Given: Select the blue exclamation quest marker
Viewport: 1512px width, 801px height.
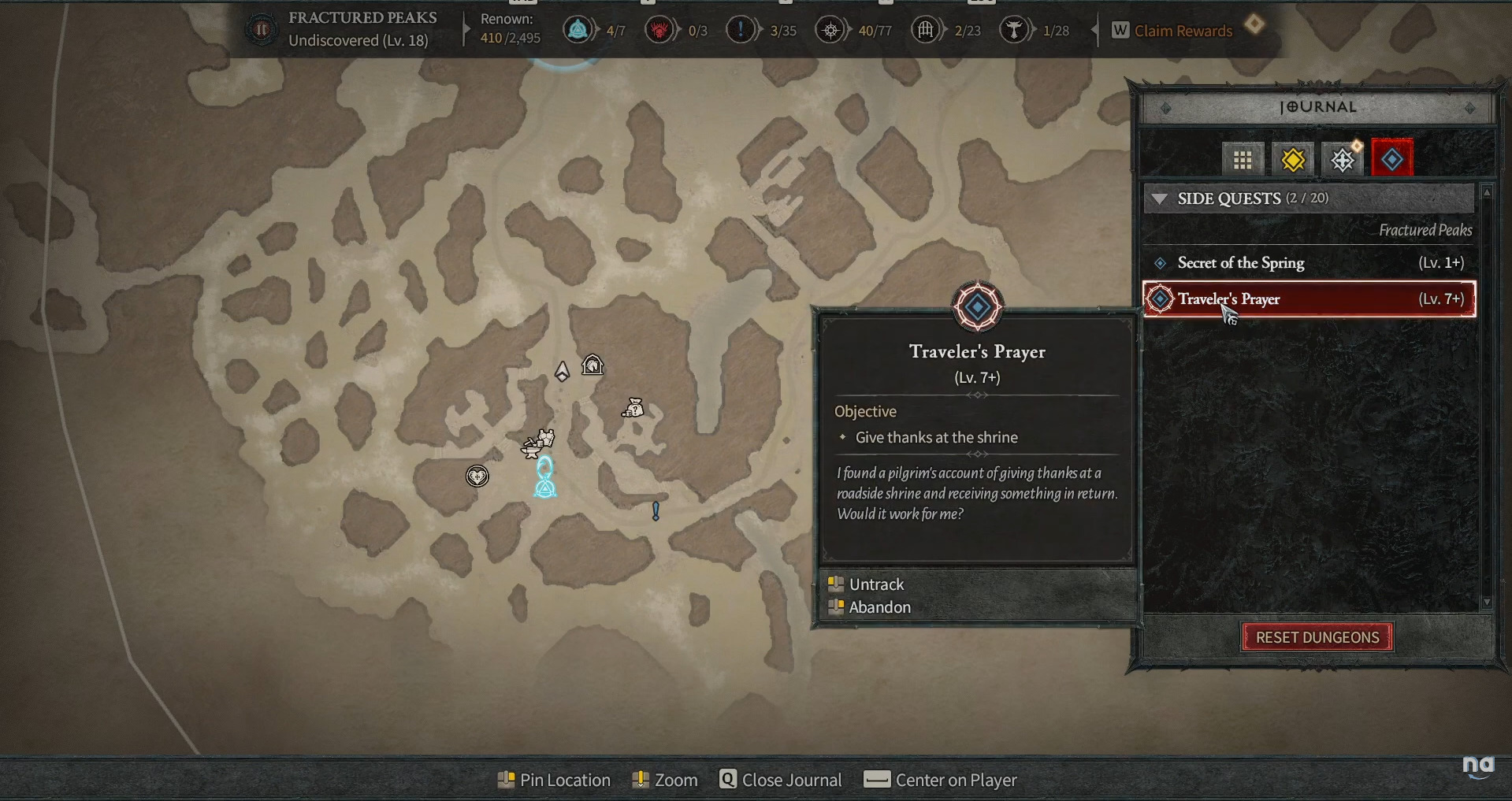Looking at the screenshot, I should (x=656, y=511).
